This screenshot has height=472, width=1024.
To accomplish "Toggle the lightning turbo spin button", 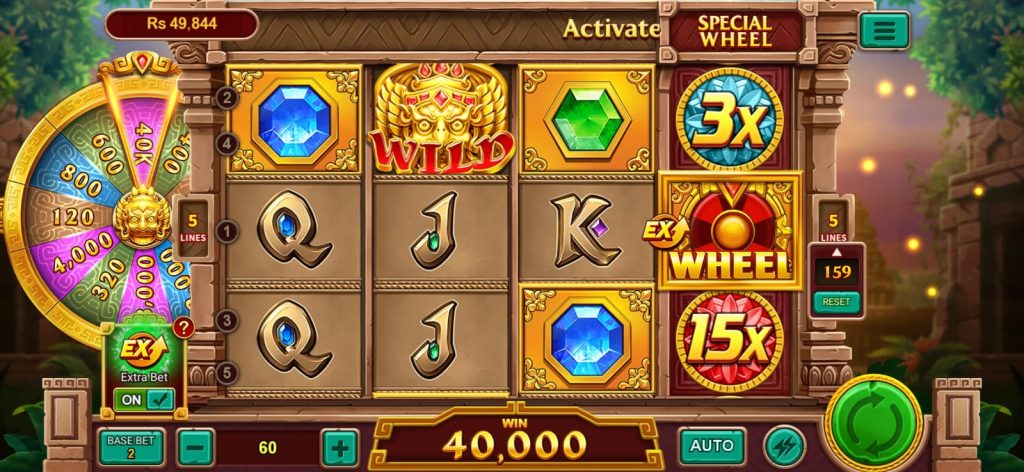I will tap(783, 446).
